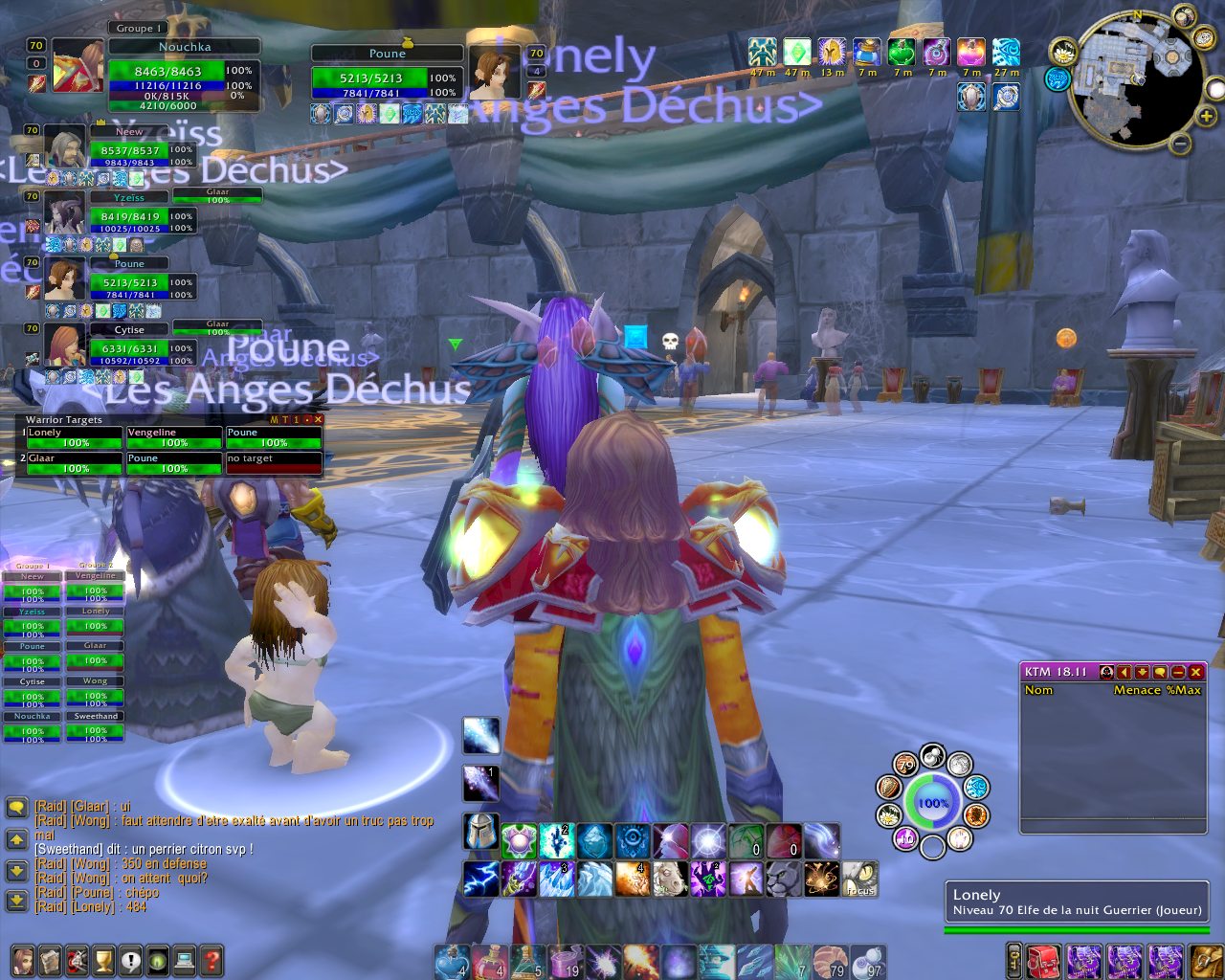Cast the Polymorph sheep spell

tap(670, 879)
